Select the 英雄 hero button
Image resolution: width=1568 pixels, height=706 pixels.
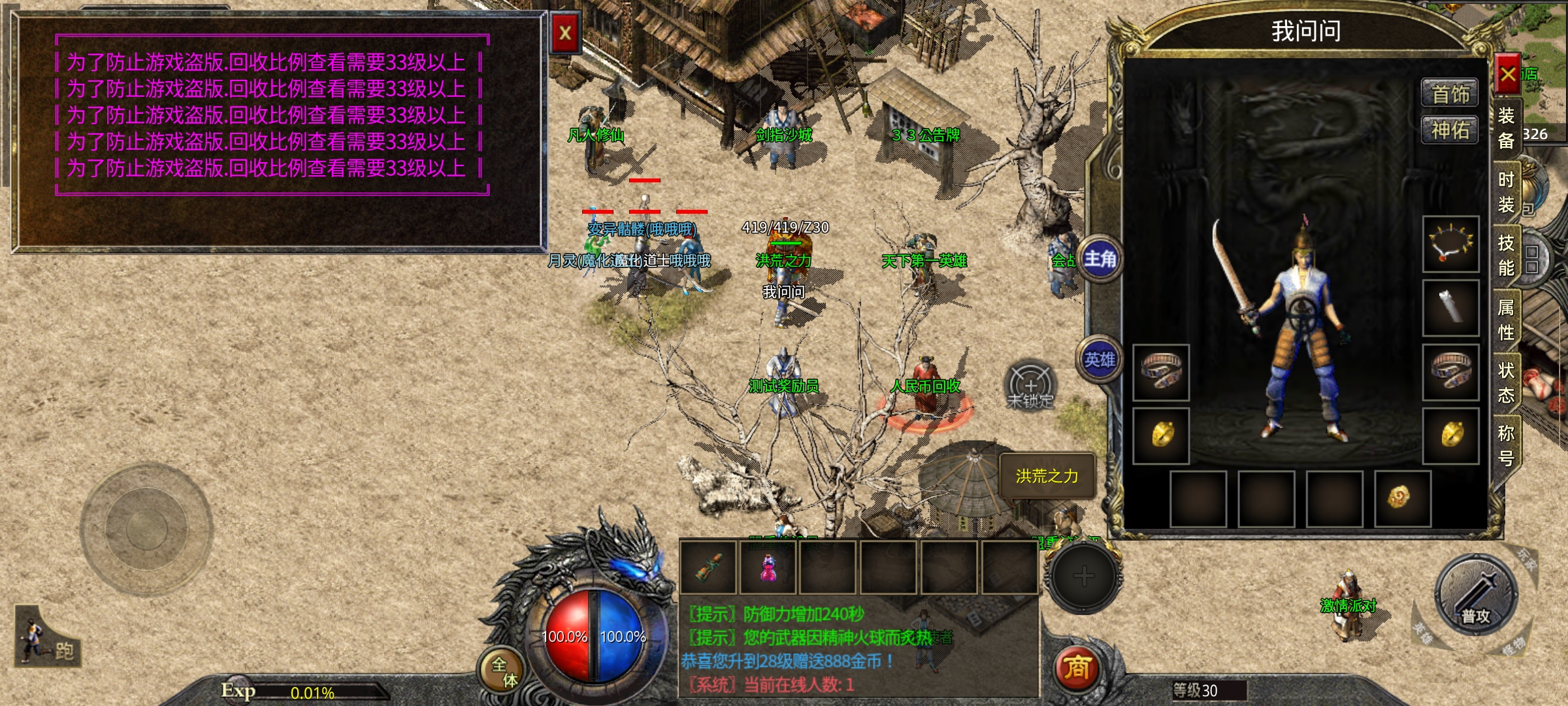tap(1100, 360)
